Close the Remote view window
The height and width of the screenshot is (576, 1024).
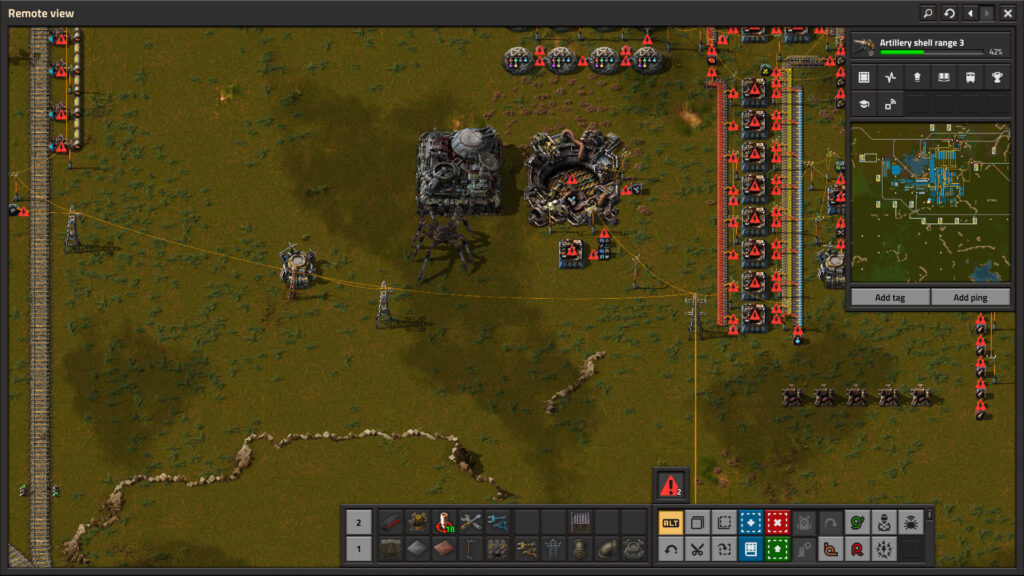click(x=1008, y=13)
